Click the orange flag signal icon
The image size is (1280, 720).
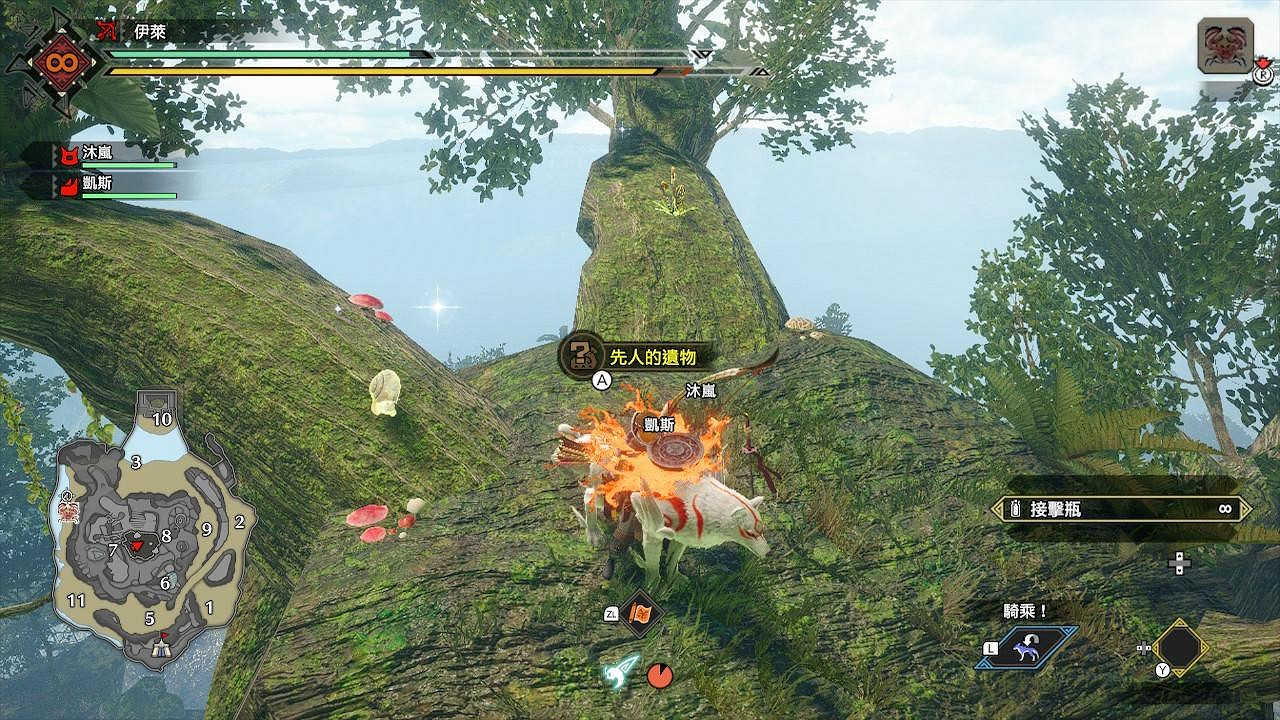[640, 612]
